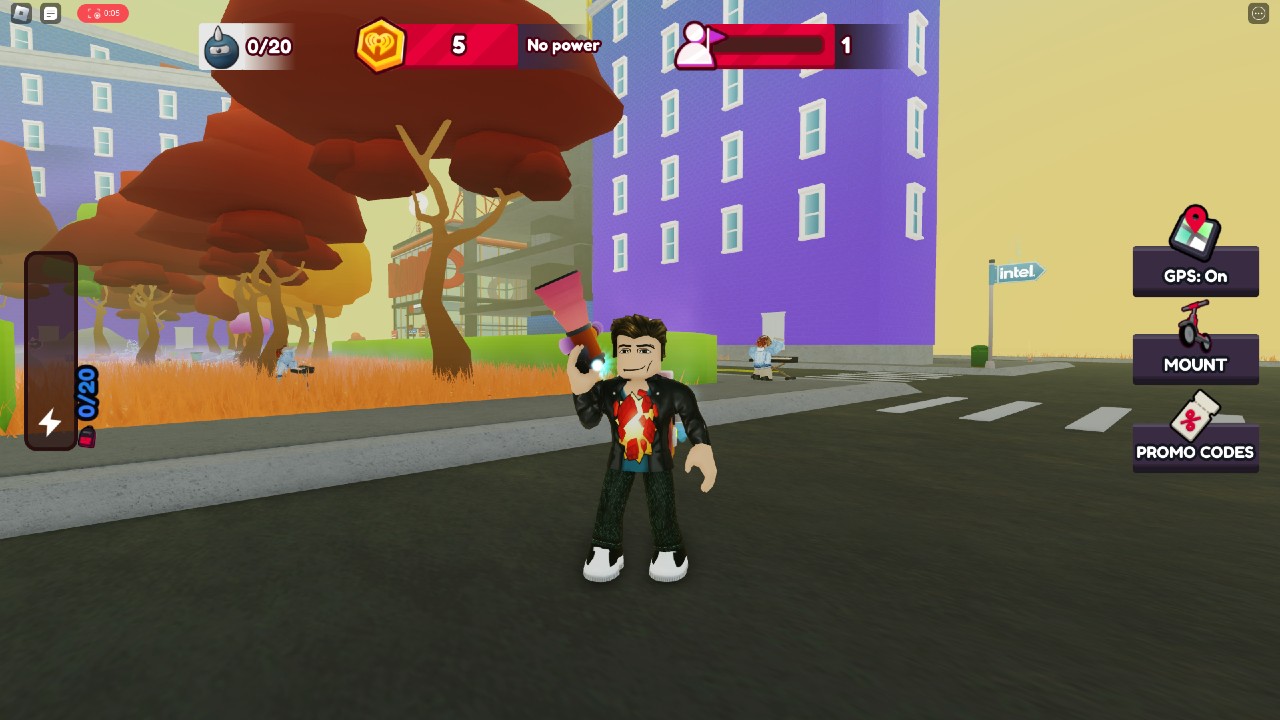Open the Mount menu
1280x720 pixels.
coord(1195,360)
